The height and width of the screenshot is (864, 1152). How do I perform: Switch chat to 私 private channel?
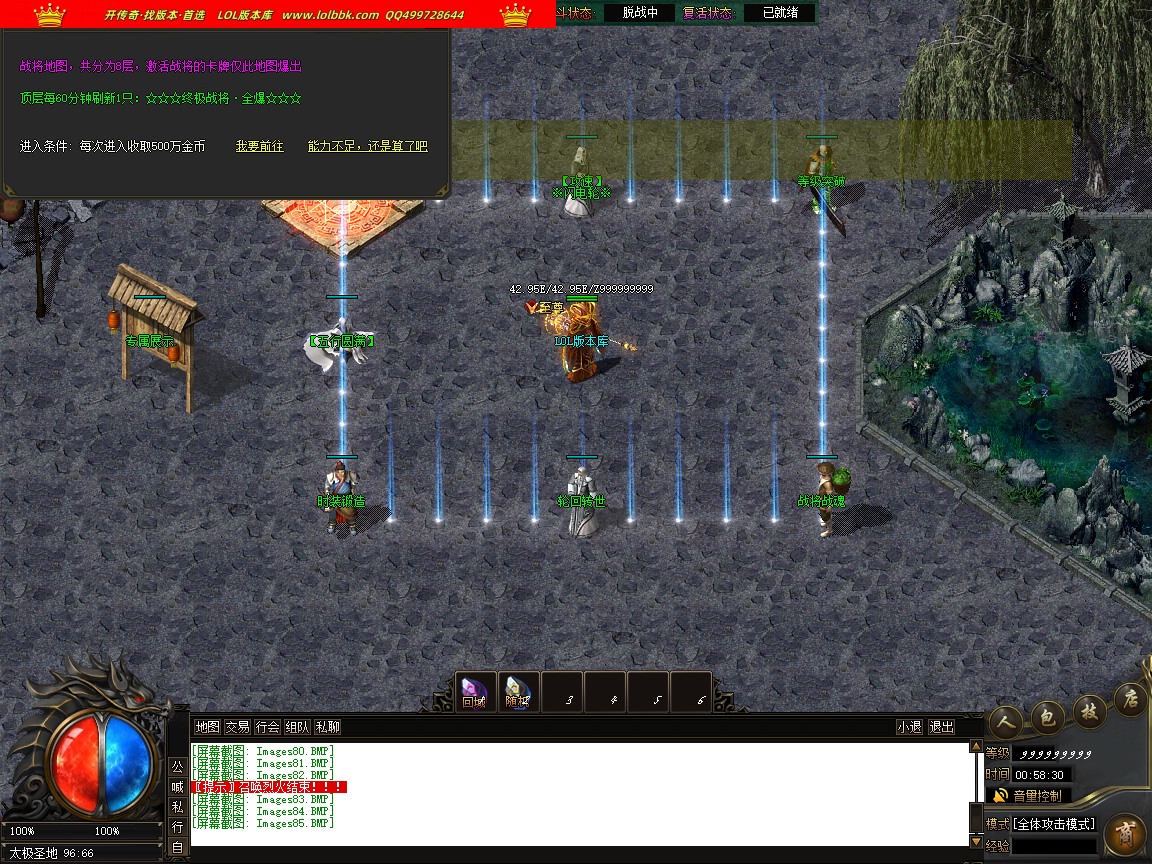[x=177, y=807]
